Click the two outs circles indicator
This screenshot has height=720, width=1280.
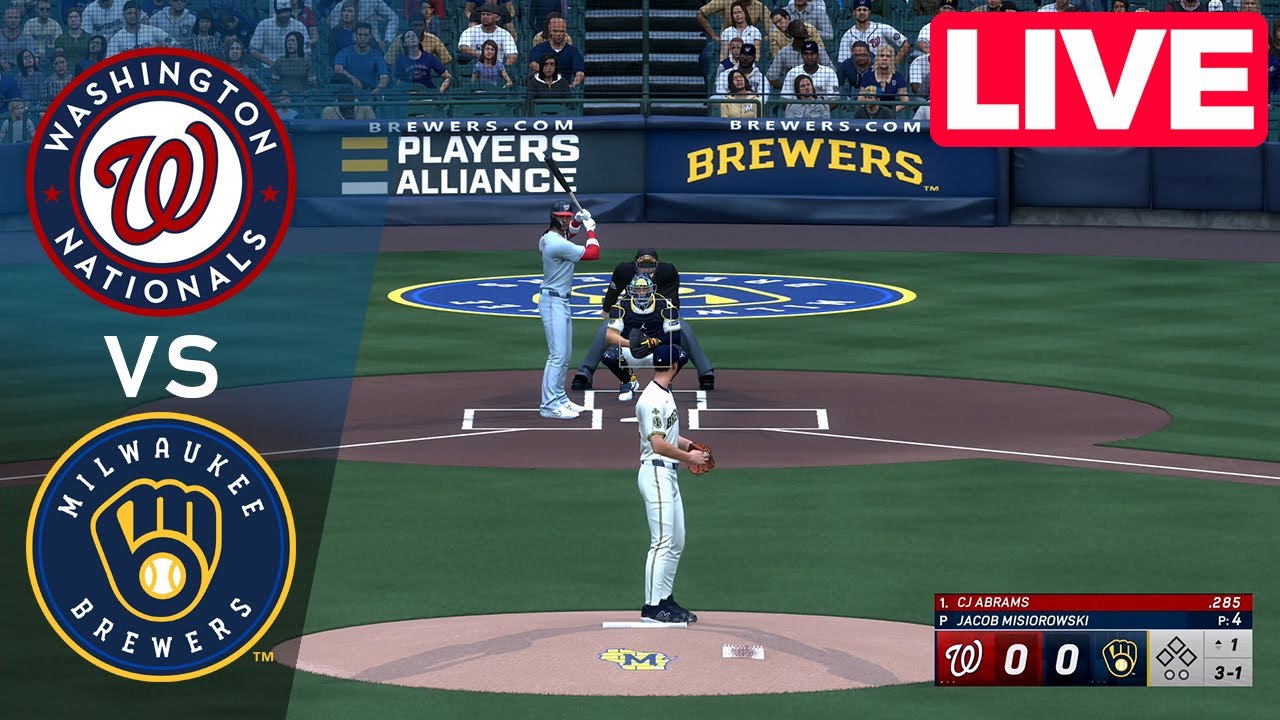pos(1176,675)
